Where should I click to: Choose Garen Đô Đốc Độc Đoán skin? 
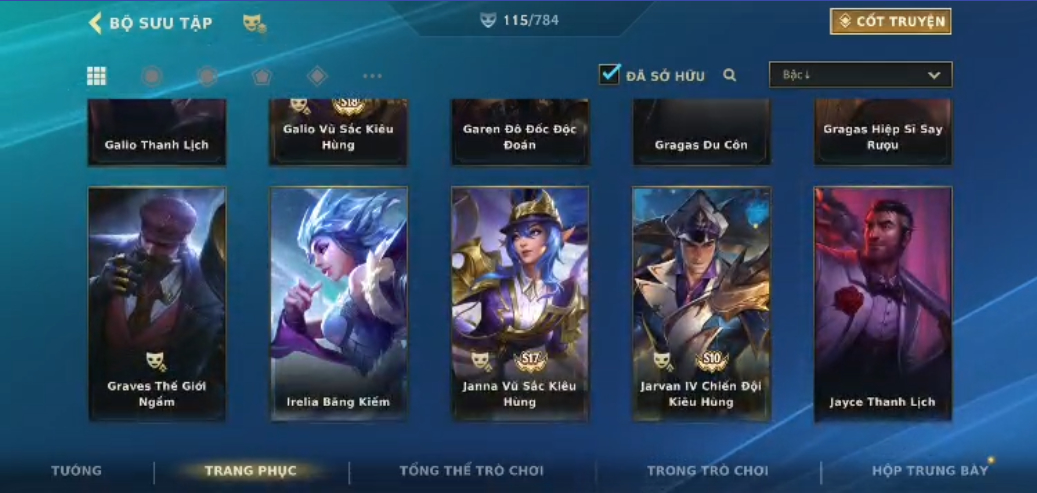pos(519,132)
